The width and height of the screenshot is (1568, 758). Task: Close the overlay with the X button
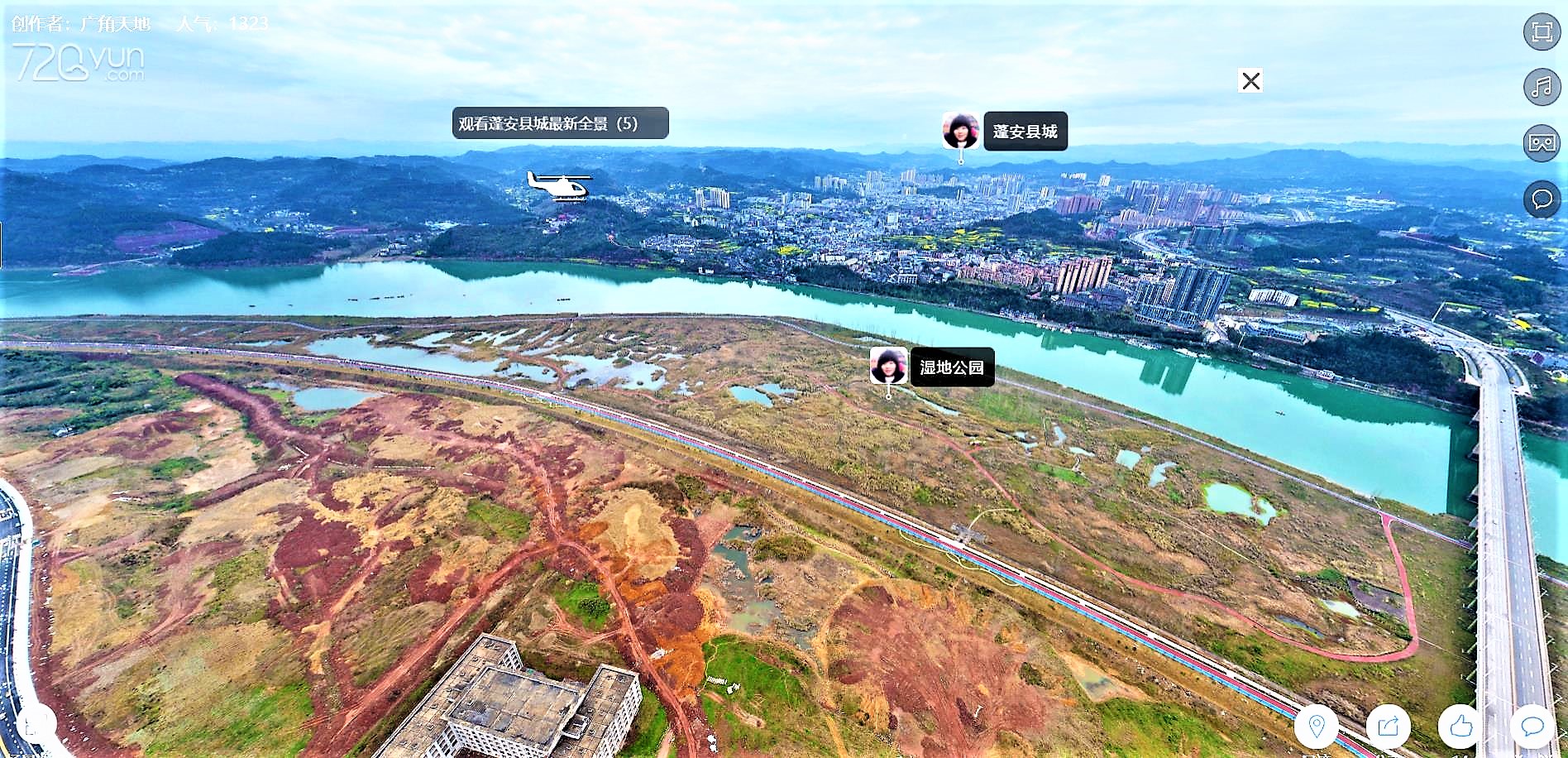point(1250,81)
